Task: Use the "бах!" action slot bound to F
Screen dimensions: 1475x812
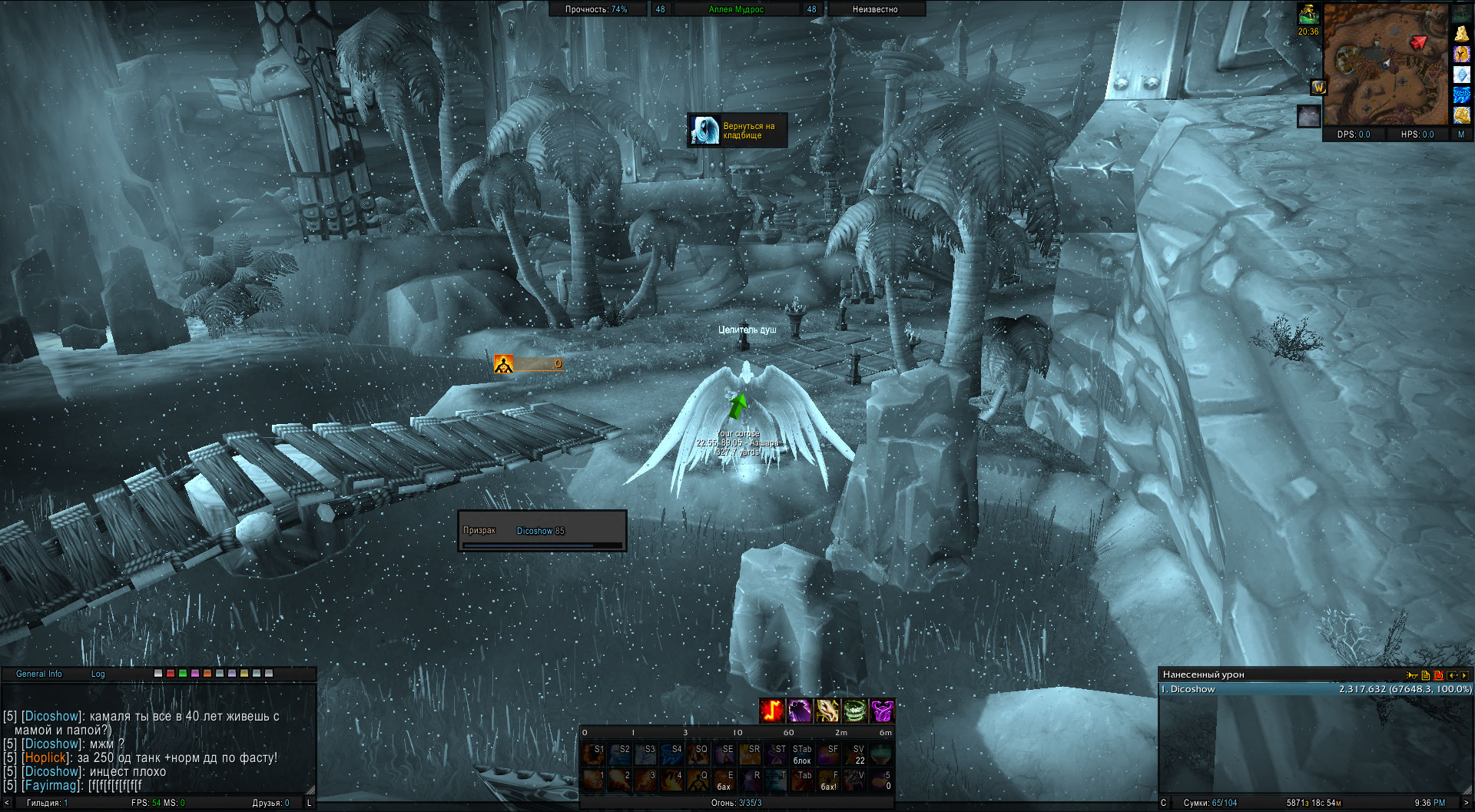Action: coord(829,780)
